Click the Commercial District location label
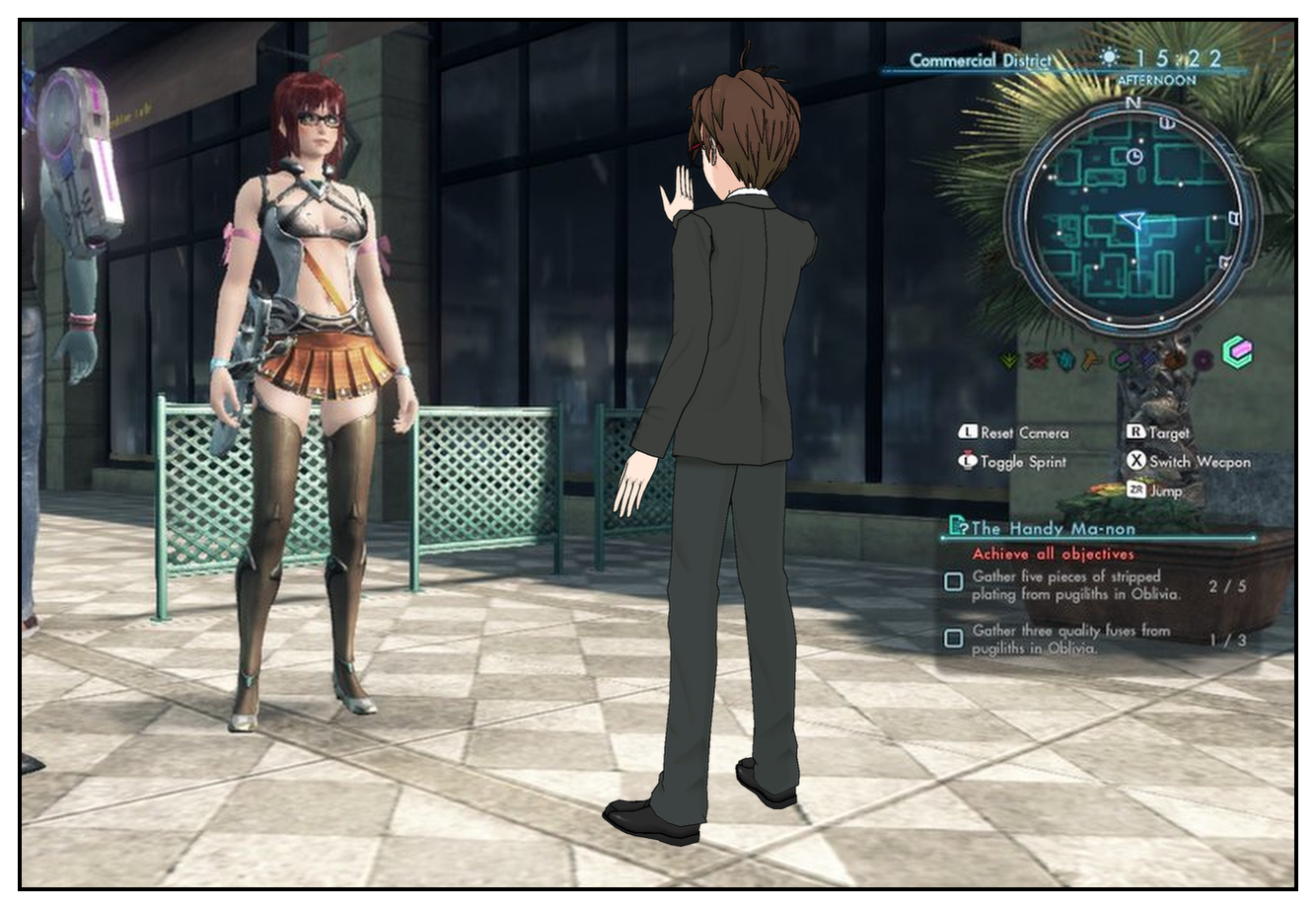The width and height of the screenshot is (1316, 909). pyautogui.click(x=979, y=60)
